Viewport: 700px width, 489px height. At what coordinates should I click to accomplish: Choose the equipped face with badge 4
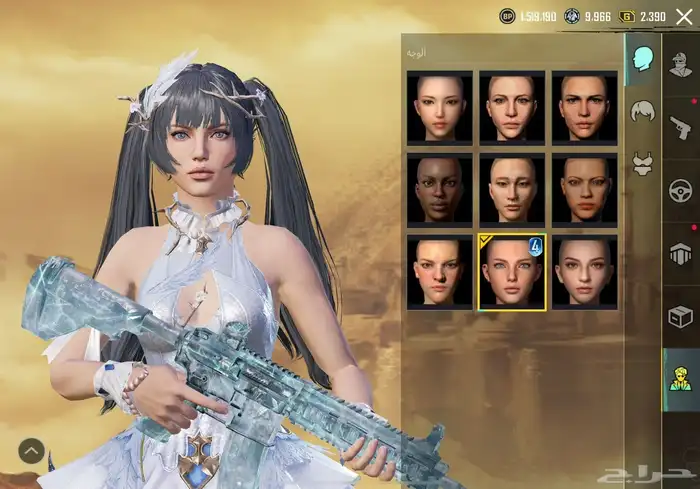point(512,272)
